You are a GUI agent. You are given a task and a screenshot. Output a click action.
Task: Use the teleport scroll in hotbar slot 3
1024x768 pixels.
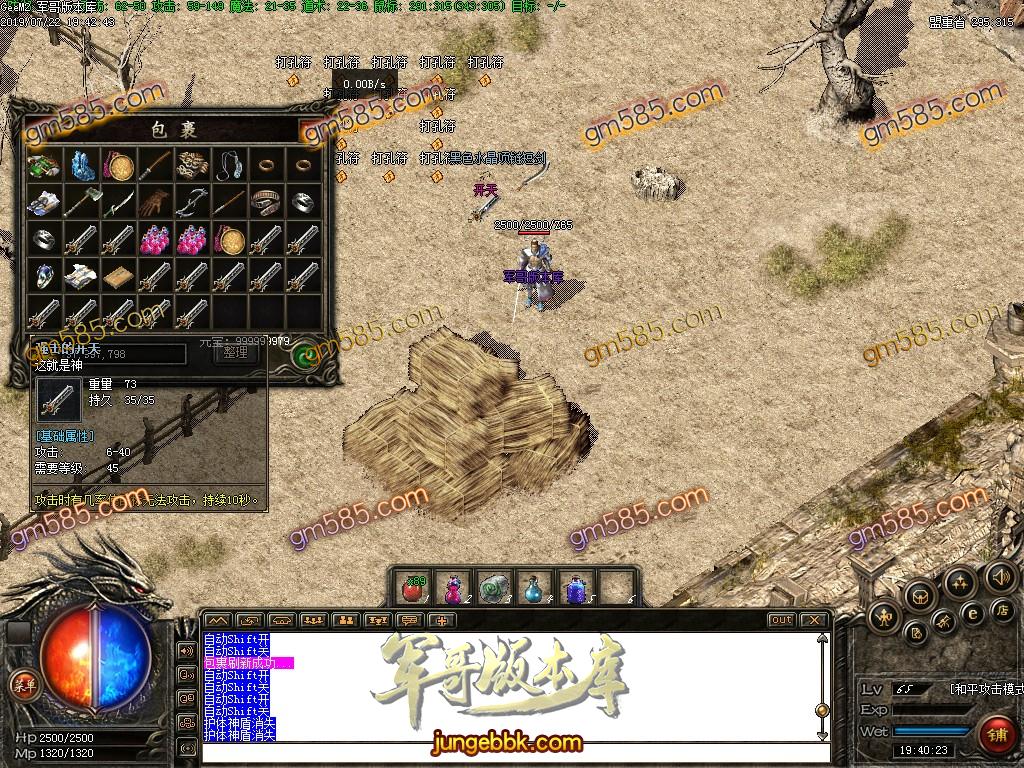point(493,588)
